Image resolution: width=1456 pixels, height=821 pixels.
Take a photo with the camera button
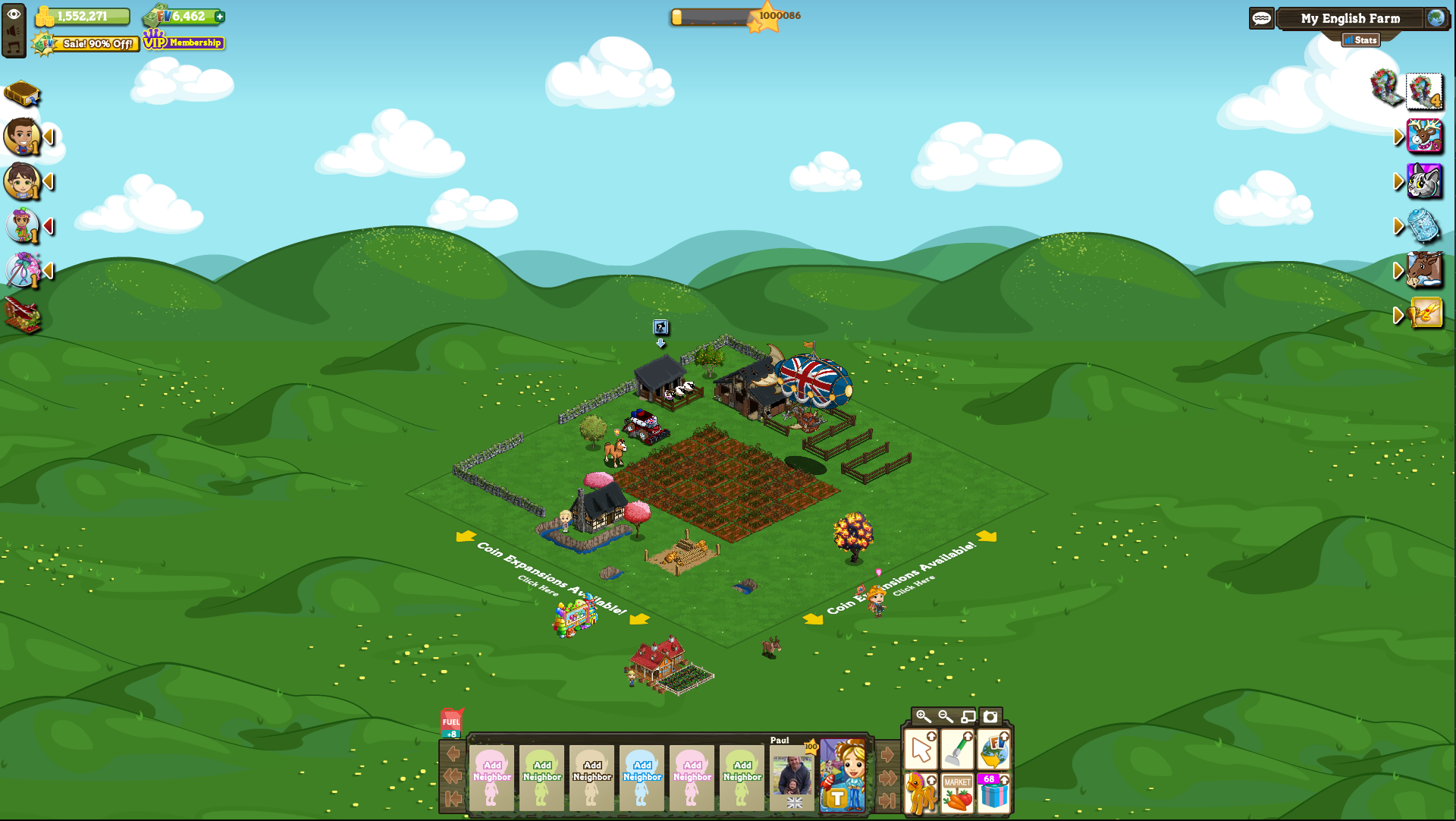[x=990, y=716]
